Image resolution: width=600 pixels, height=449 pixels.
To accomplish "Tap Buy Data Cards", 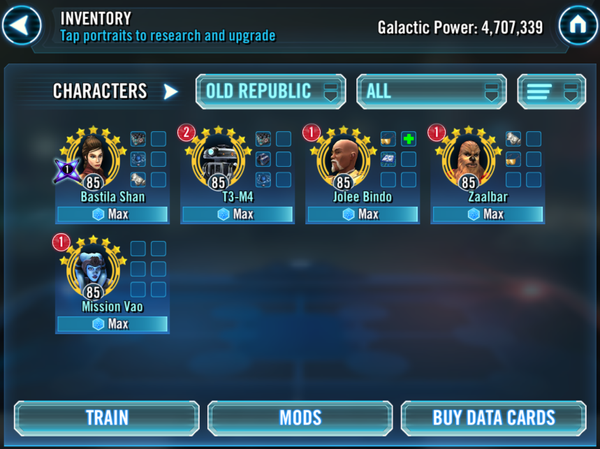I will click(x=493, y=417).
